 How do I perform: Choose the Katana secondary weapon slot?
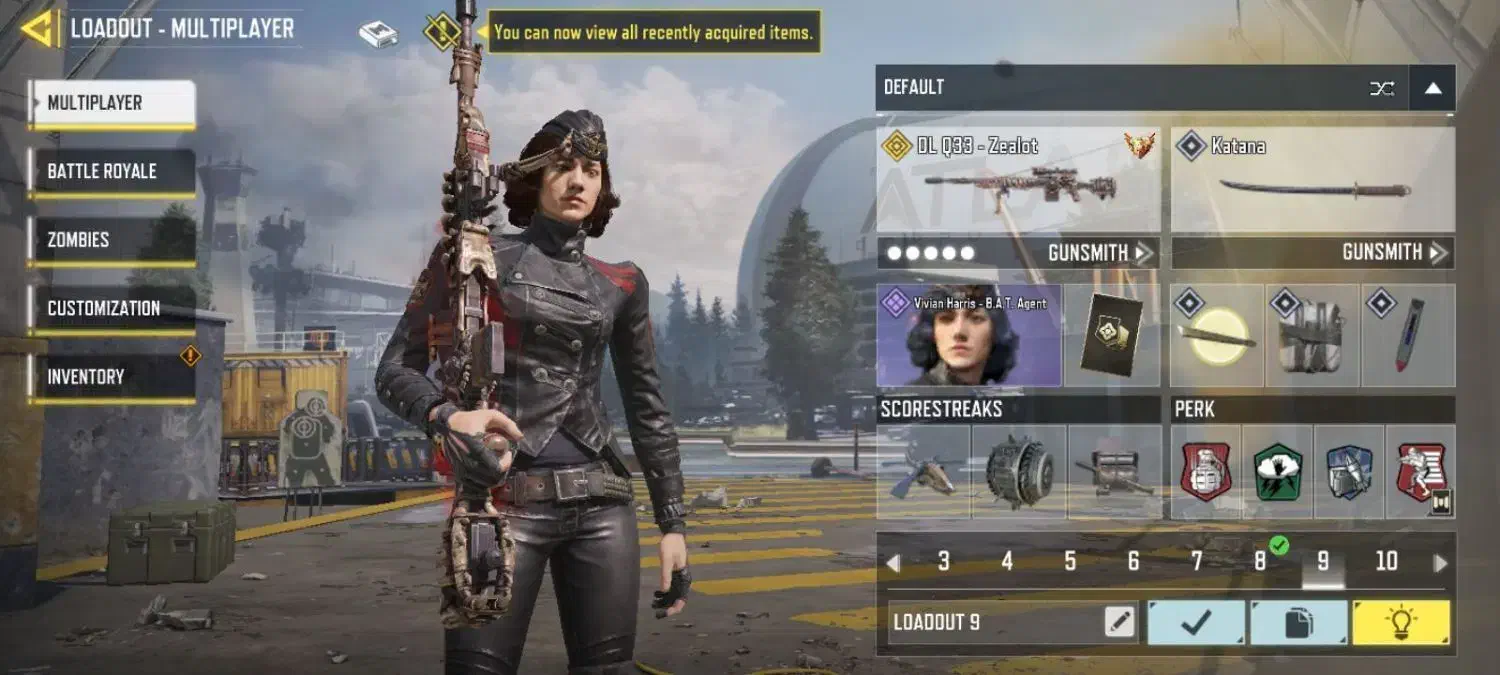pos(1312,181)
